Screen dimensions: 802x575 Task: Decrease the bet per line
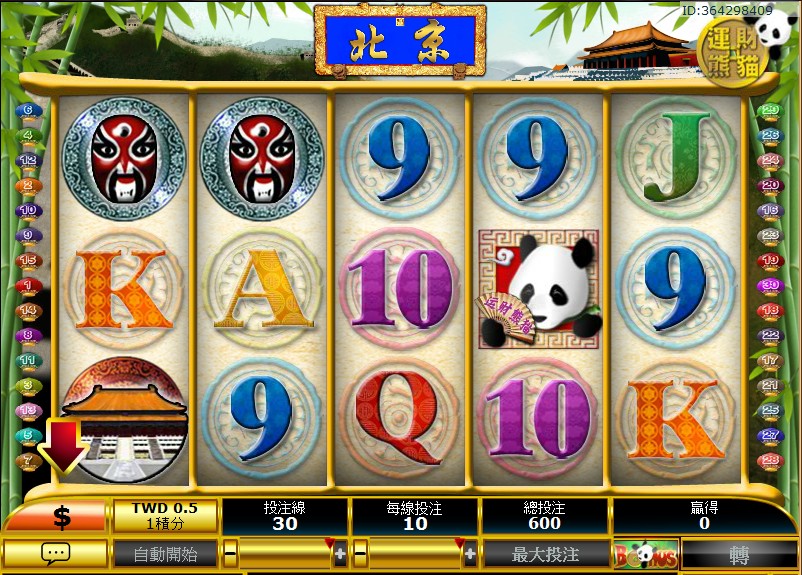pos(360,553)
